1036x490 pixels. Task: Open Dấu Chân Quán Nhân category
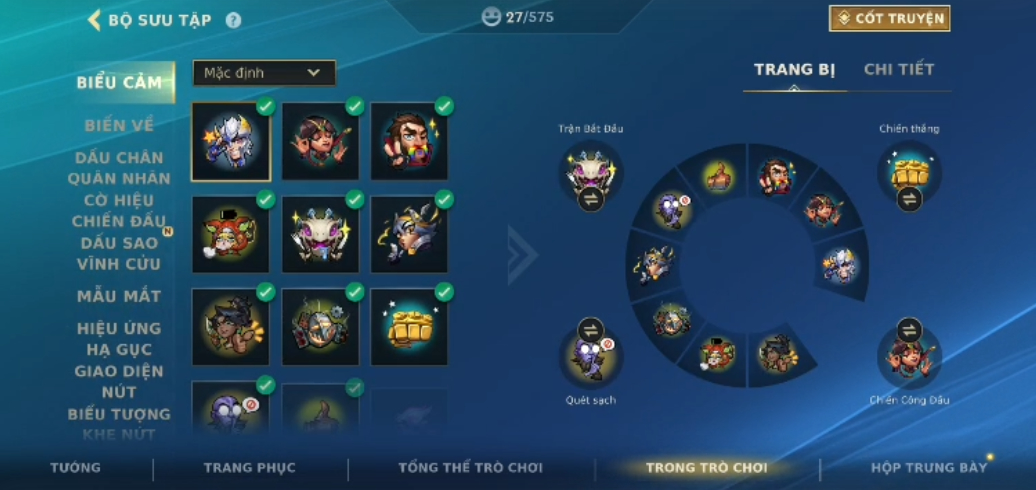pos(119,168)
